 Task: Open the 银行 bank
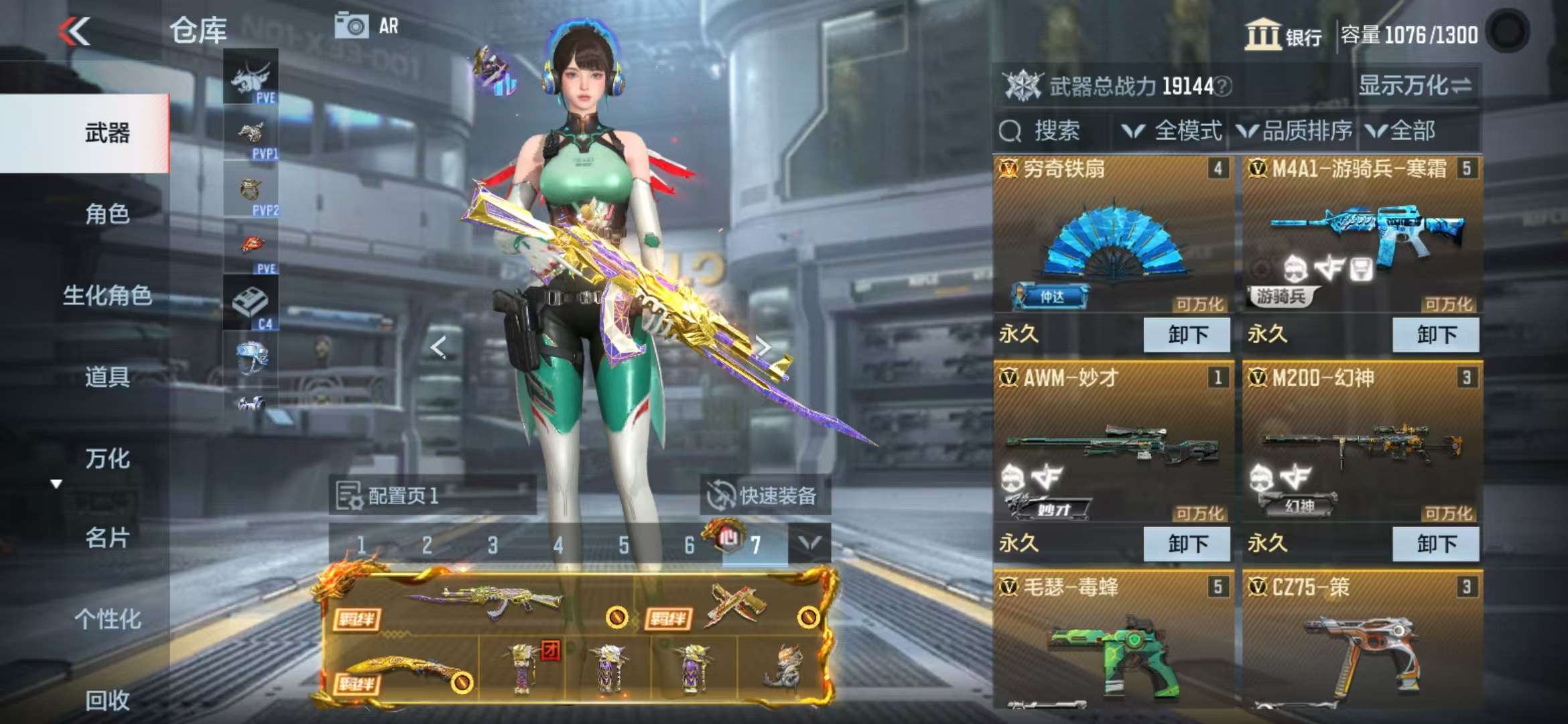coord(1283,35)
